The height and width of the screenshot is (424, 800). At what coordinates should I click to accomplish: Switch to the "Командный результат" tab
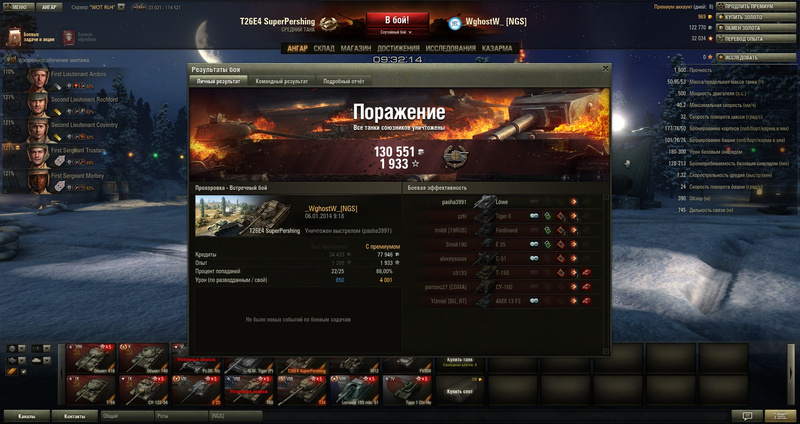280,80
